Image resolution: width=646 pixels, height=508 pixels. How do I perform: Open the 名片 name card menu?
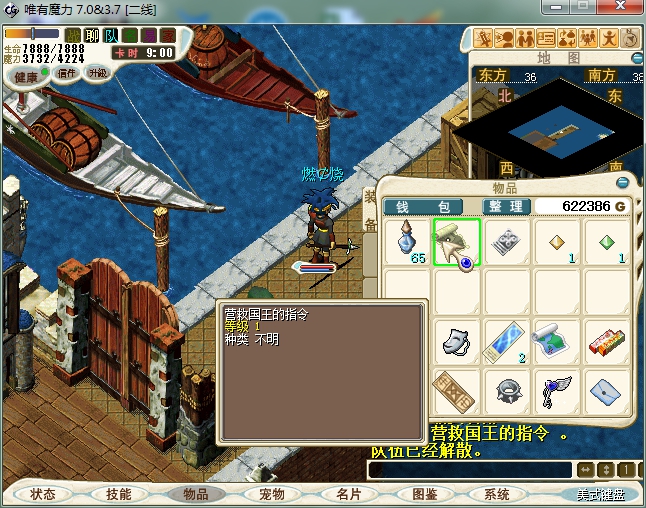click(348, 494)
